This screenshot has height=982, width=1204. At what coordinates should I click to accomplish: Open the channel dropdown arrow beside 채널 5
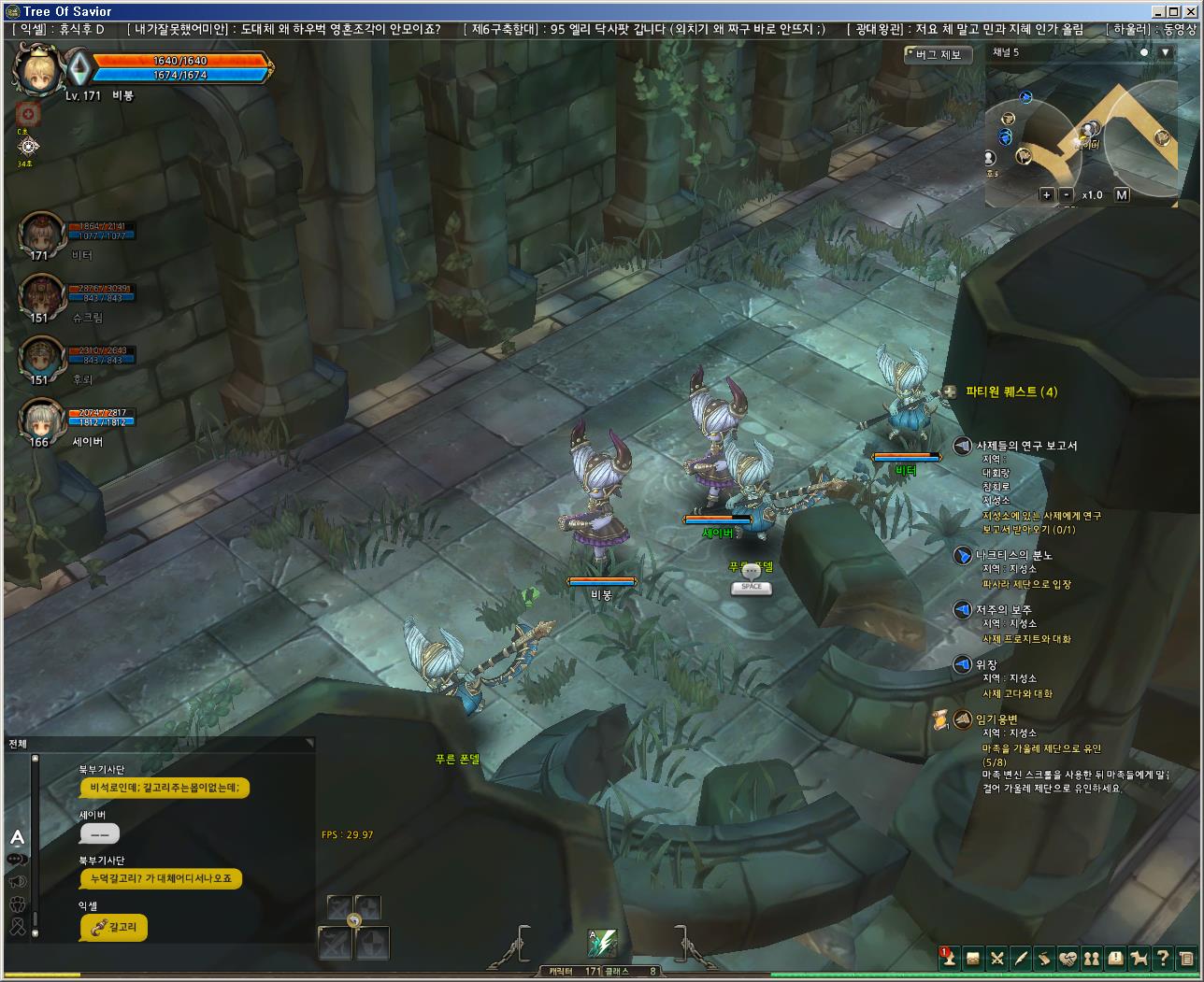tap(1165, 53)
